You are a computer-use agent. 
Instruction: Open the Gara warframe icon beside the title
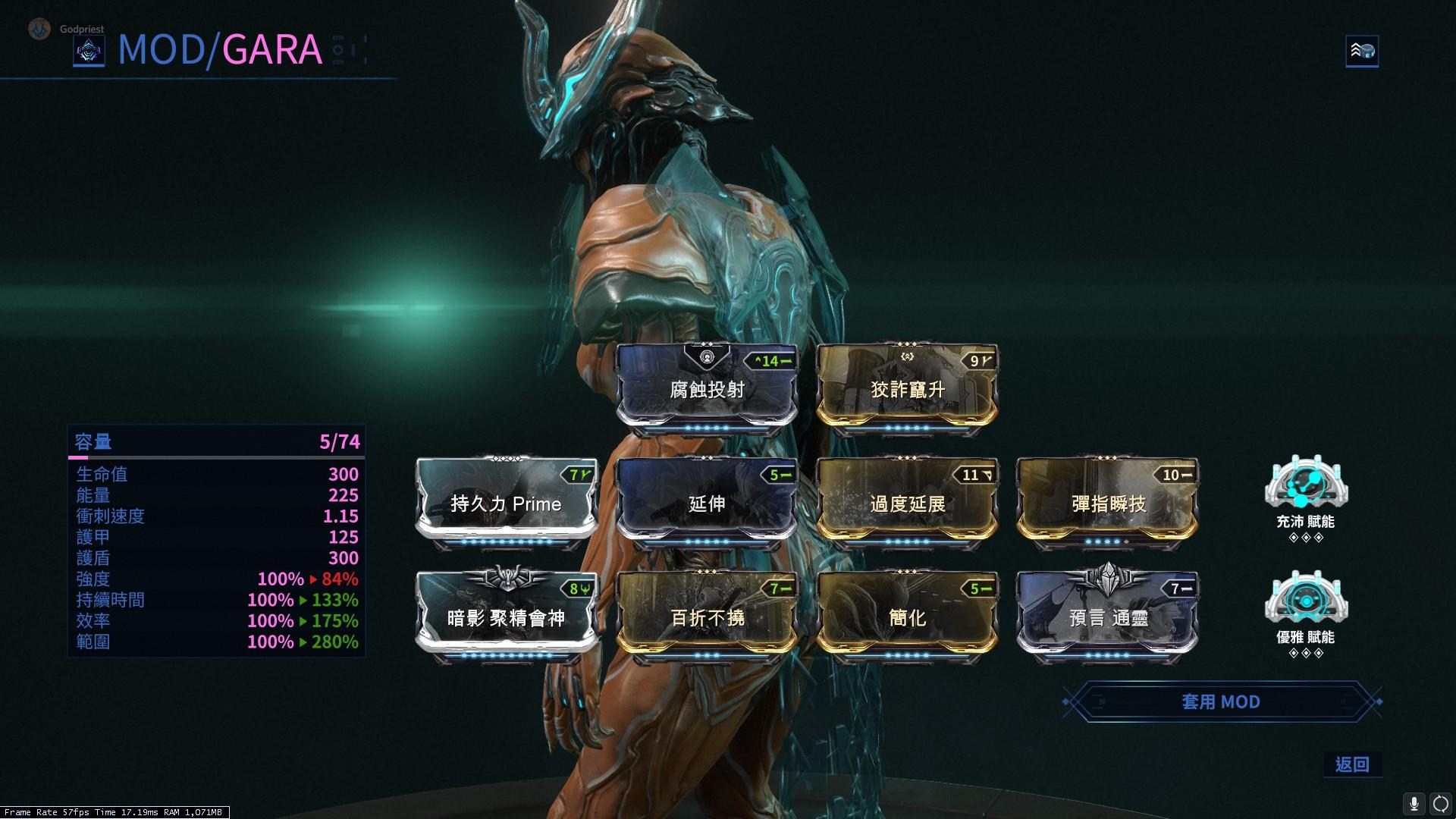coord(89,52)
